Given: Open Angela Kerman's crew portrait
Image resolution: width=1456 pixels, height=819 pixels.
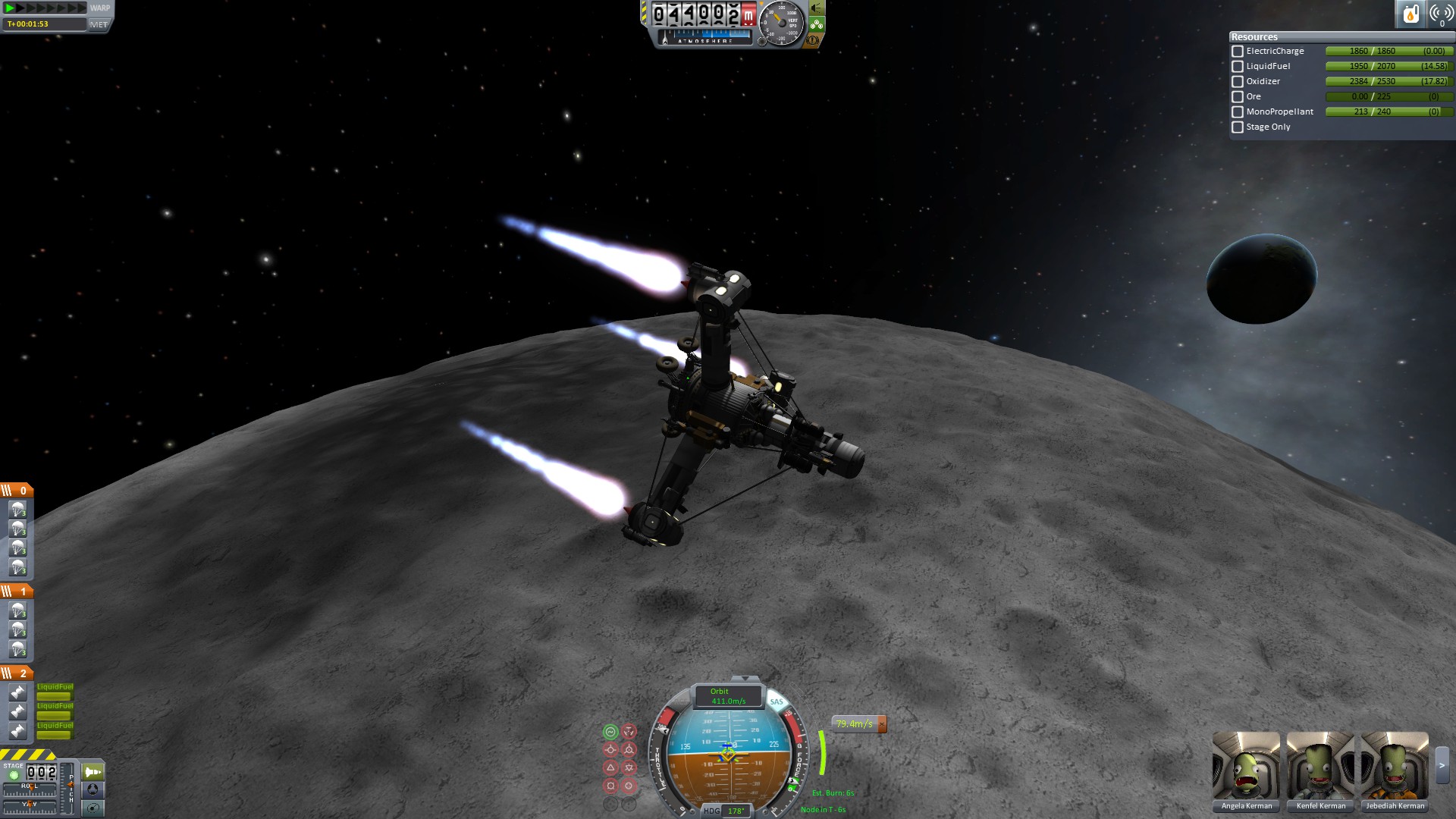Looking at the screenshot, I should [1246, 766].
